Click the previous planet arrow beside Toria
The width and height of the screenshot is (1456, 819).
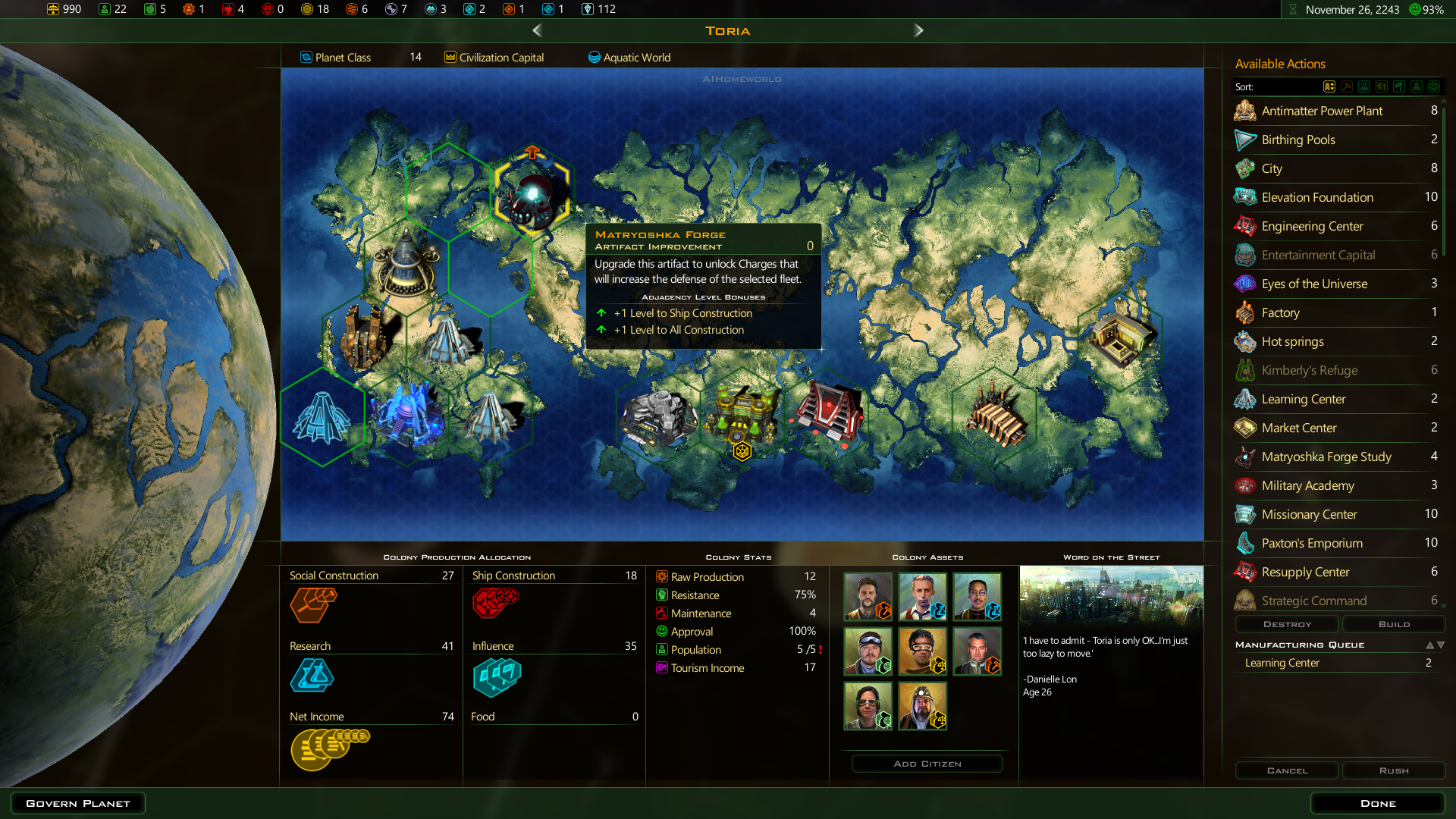537,30
